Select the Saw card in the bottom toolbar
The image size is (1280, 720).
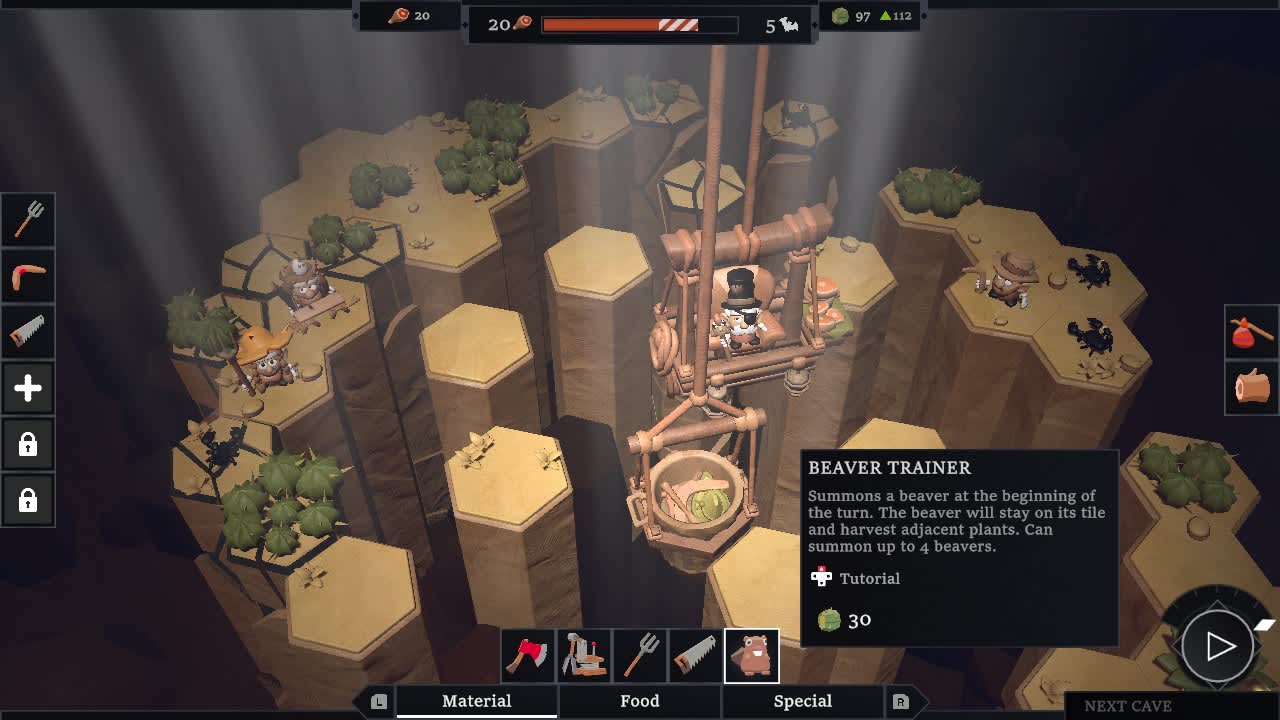(x=696, y=655)
